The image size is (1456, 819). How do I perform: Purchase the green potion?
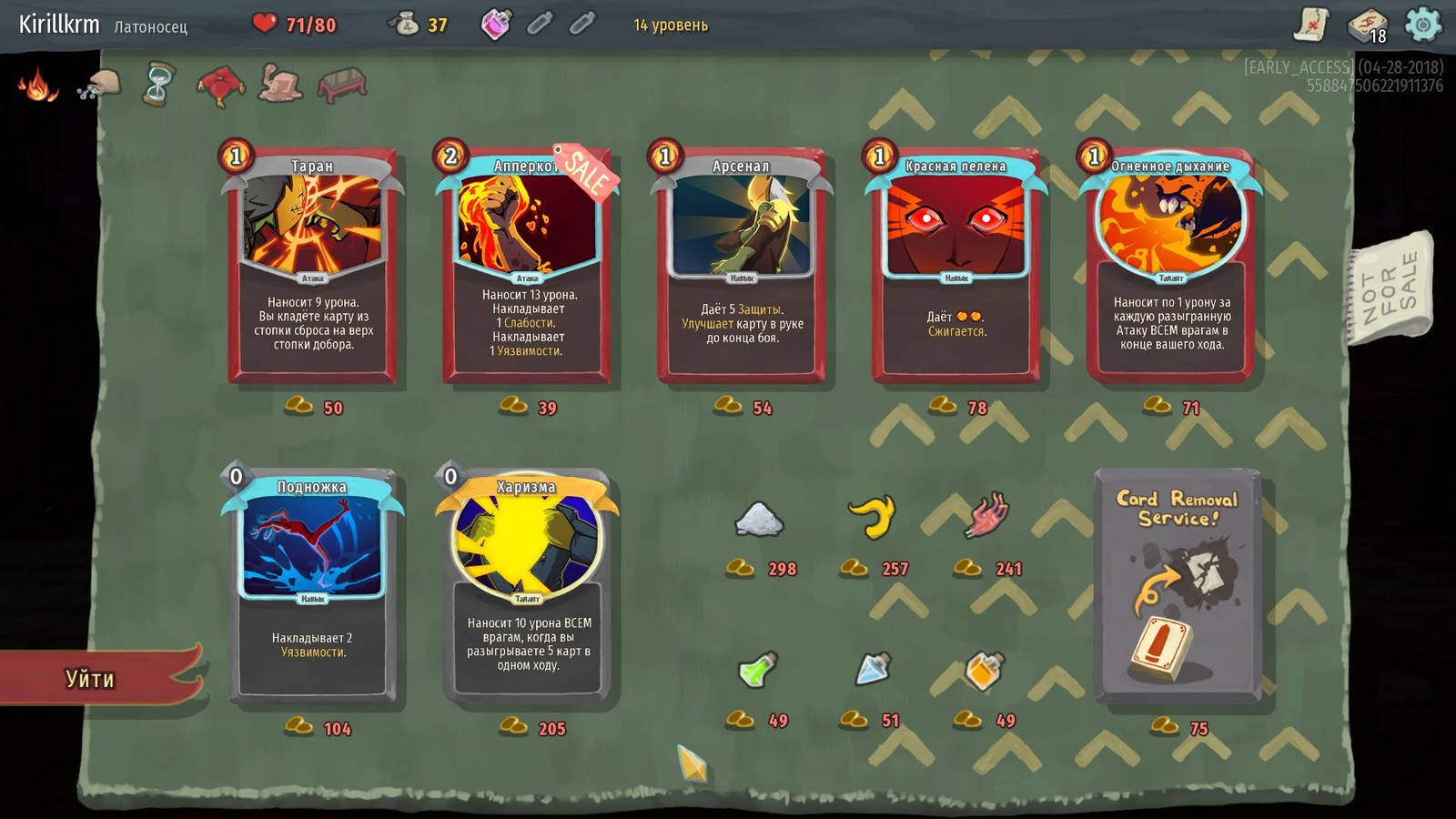(x=757, y=672)
